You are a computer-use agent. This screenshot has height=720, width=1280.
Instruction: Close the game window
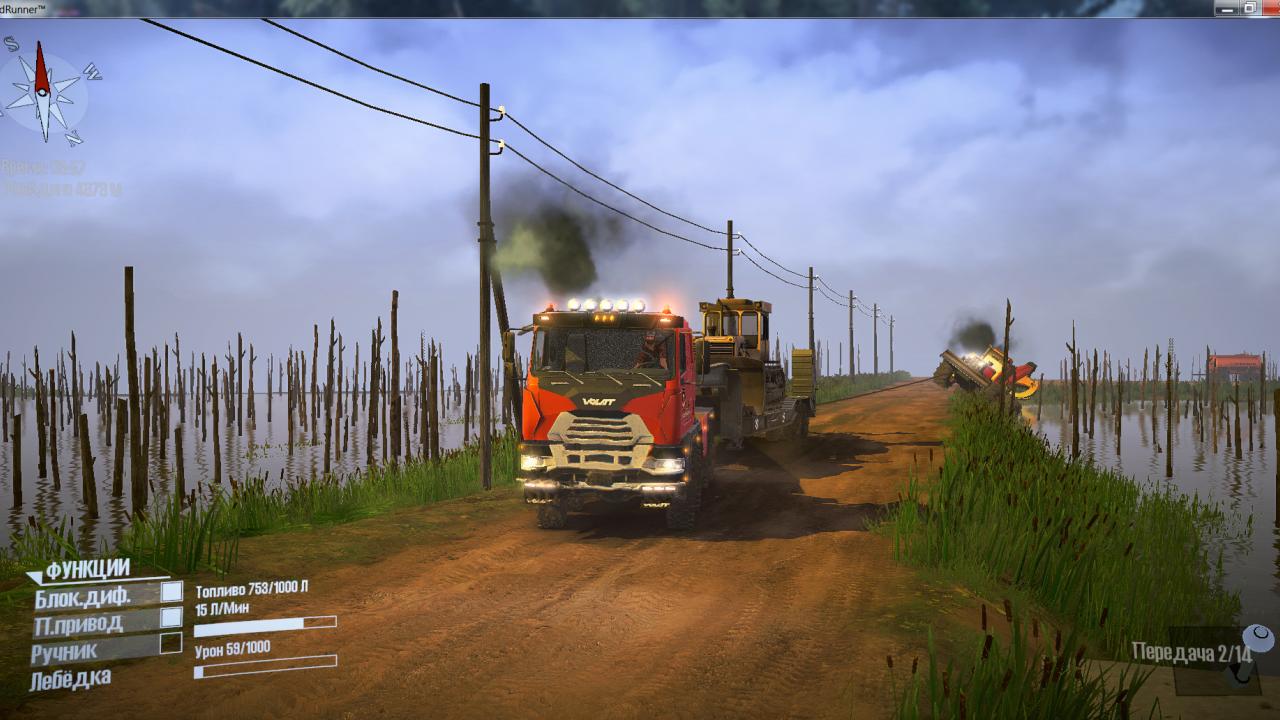[x=1271, y=8]
